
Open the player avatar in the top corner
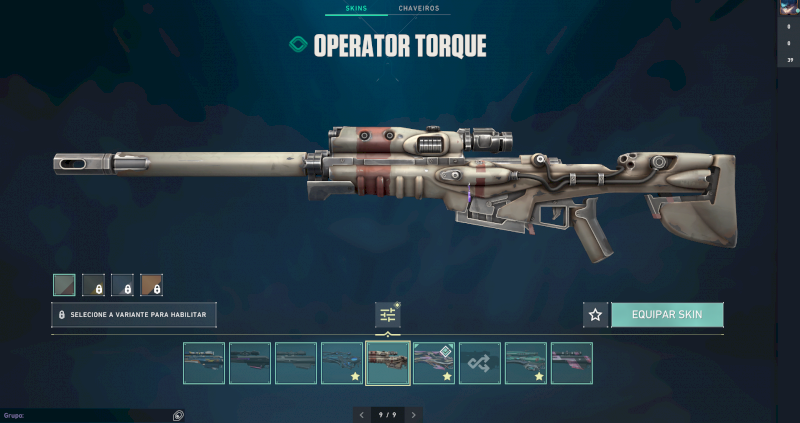pyautogui.click(x=788, y=8)
